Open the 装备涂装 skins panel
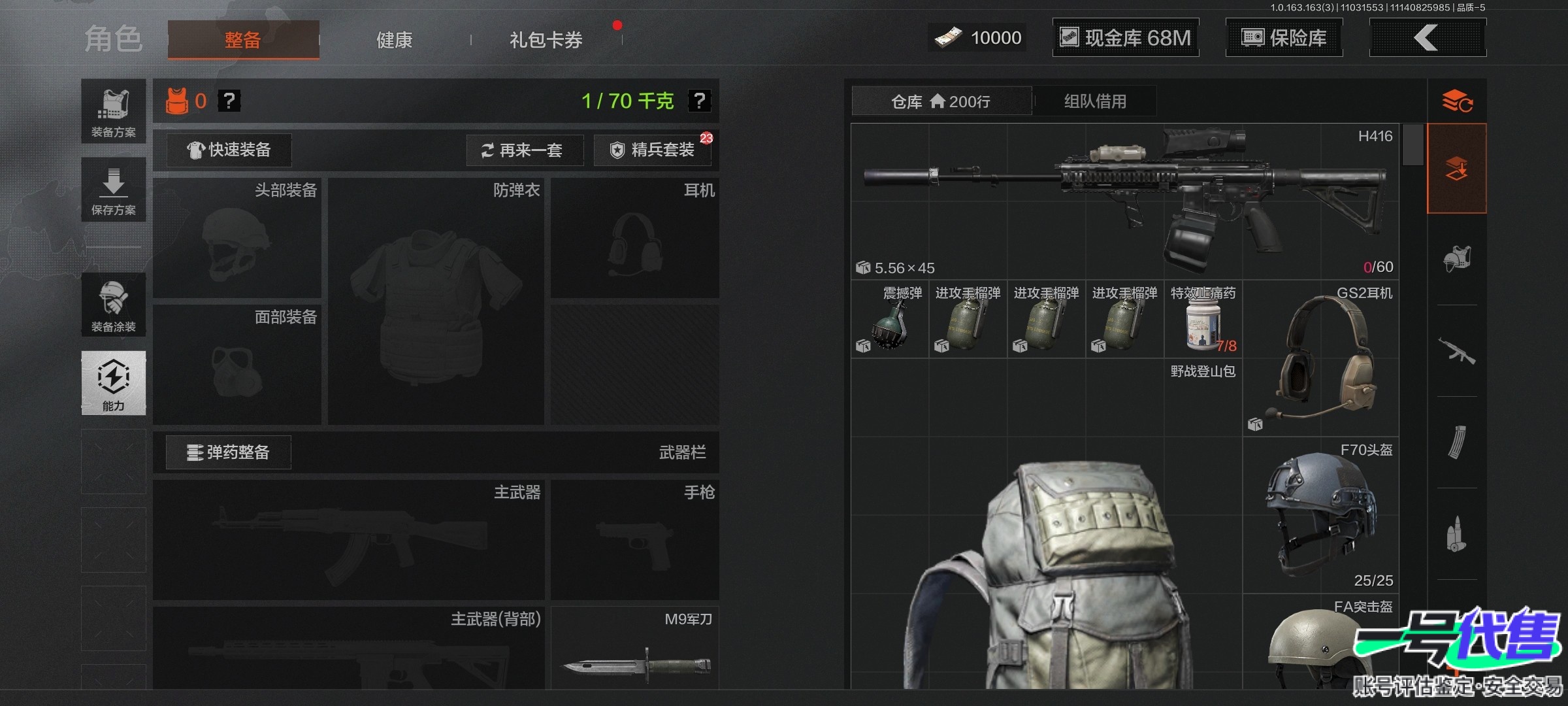The height and width of the screenshot is (706, 1568). [114, 305]
